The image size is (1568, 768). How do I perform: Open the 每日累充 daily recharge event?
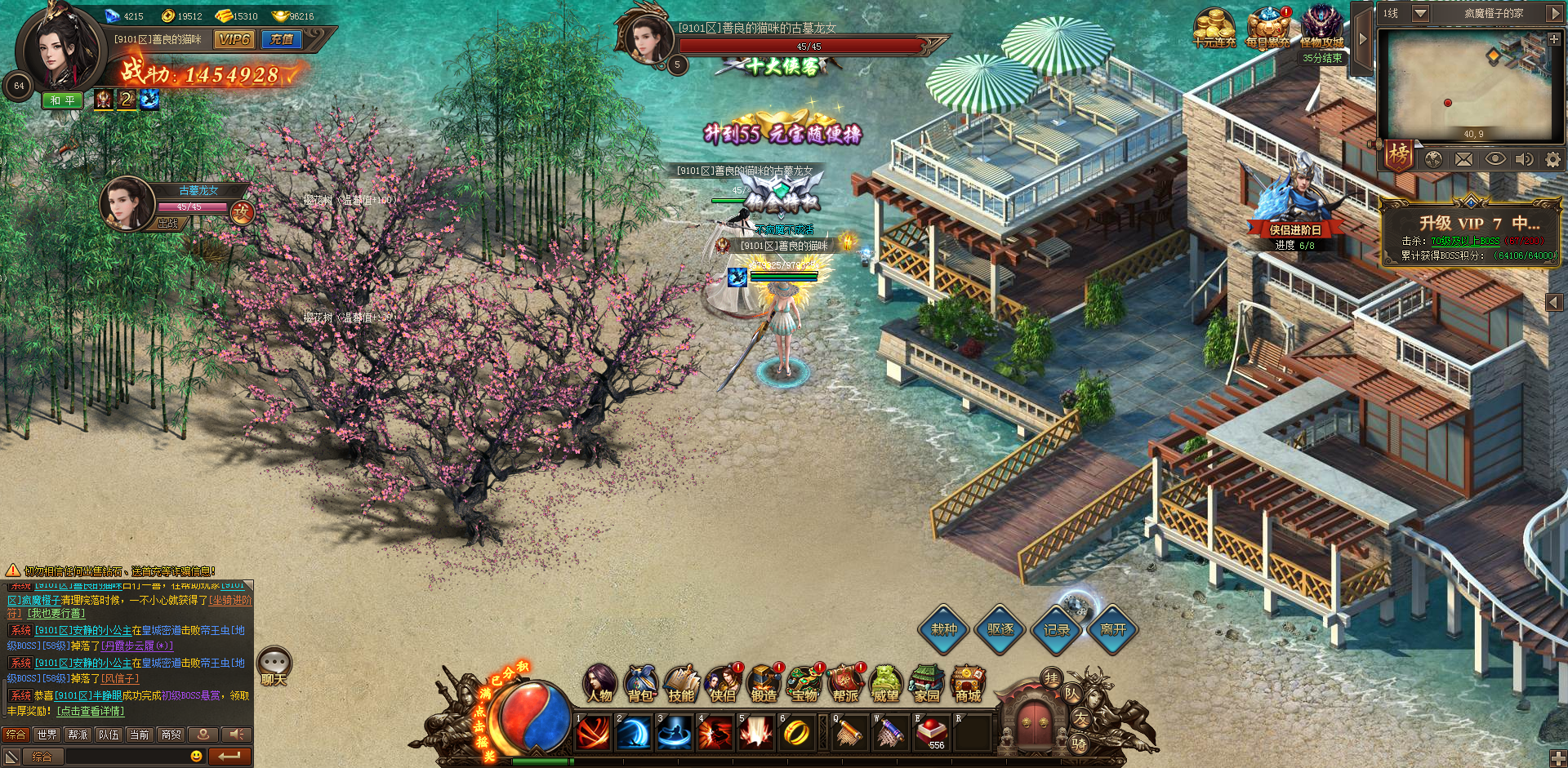(x=1267, y=28)
